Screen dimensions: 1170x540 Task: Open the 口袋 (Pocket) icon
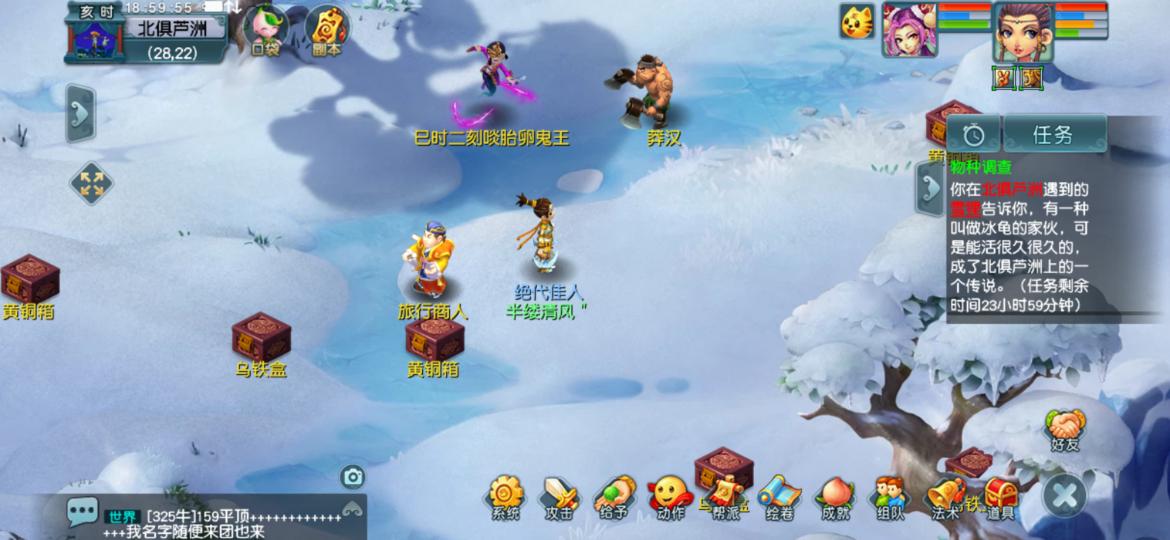(x=266, y=29)
